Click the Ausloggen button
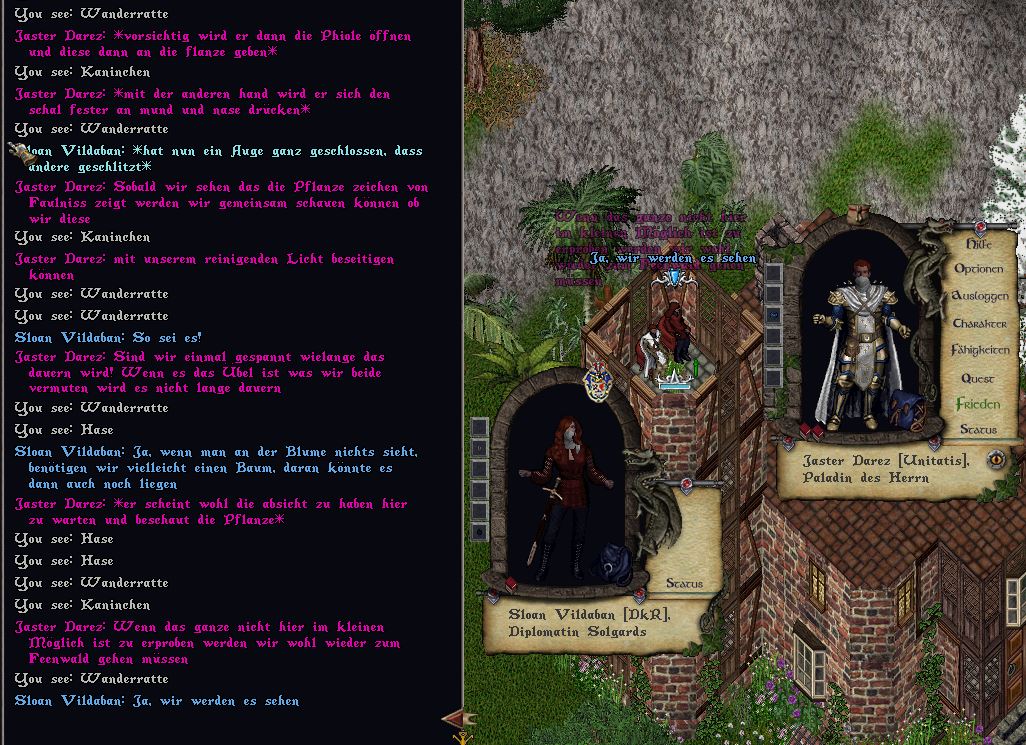 point(979,296)
